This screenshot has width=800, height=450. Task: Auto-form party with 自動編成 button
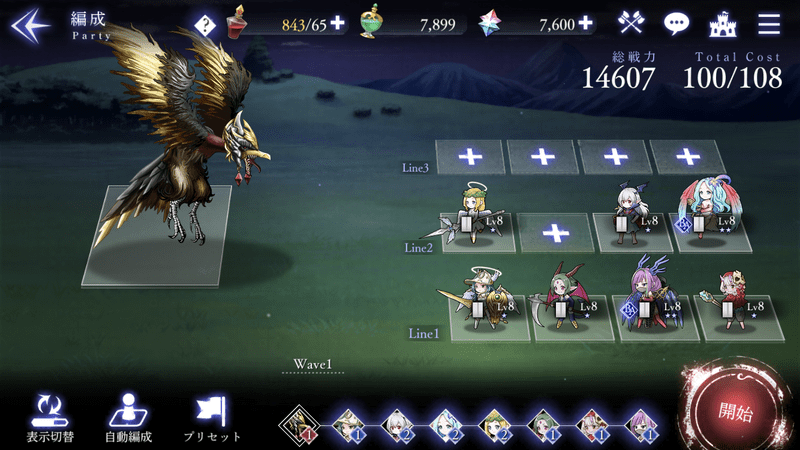point(127,417)
